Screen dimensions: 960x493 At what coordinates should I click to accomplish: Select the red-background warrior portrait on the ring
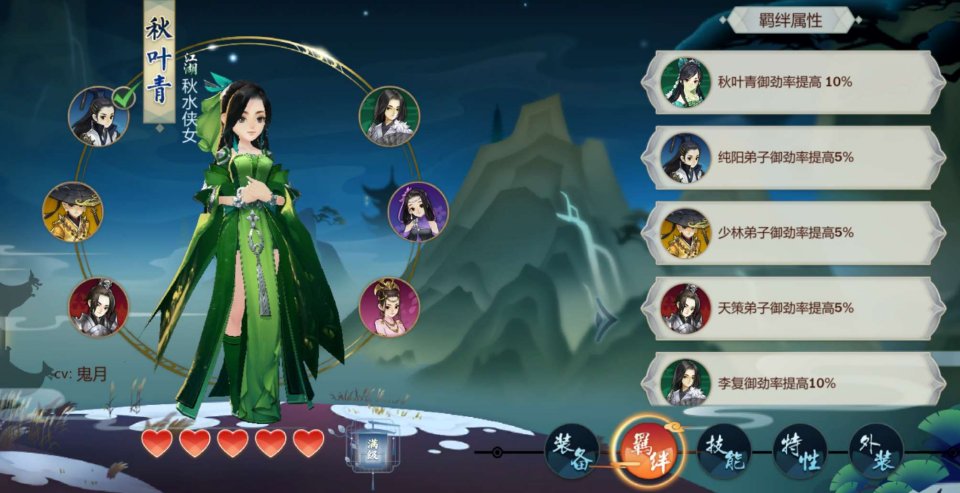point(98,307)
